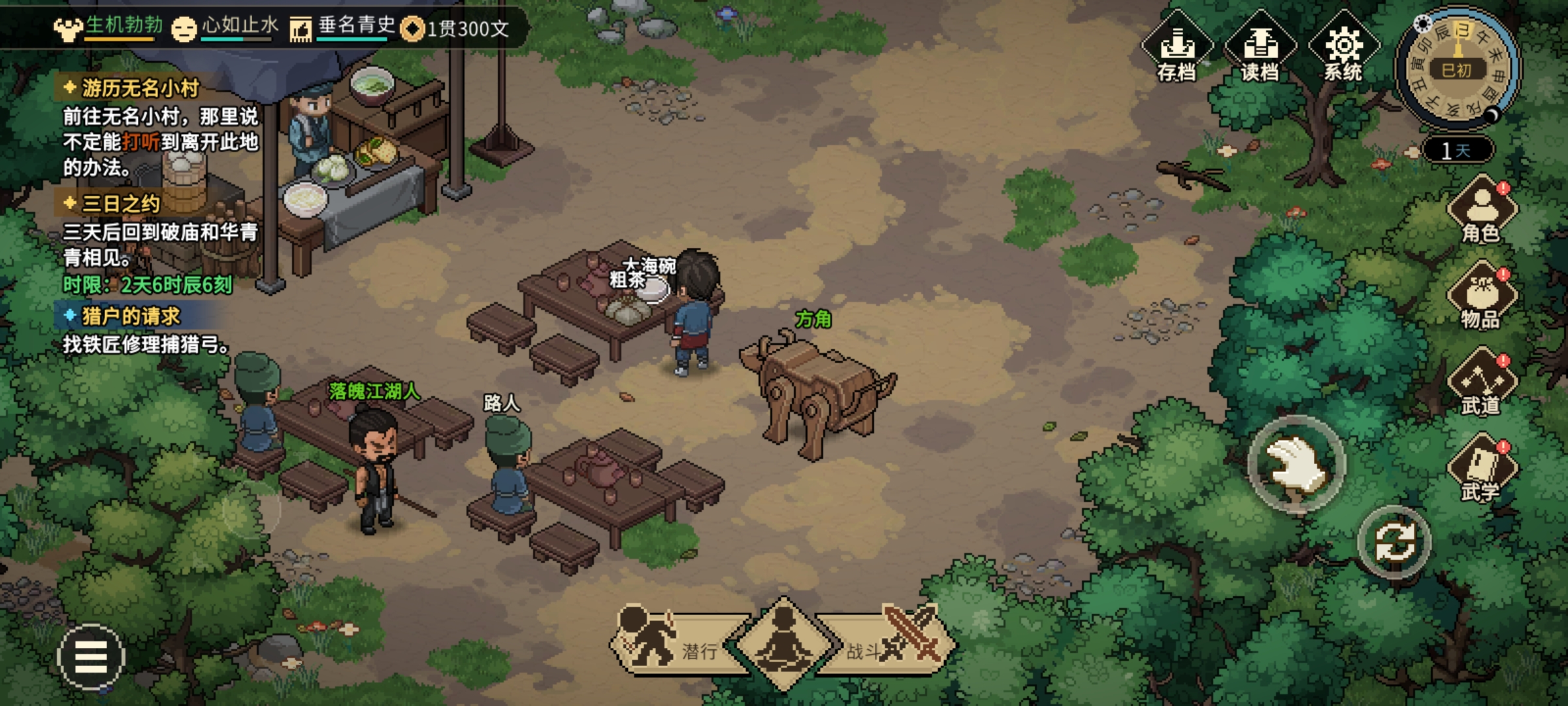Tap the green cycle arrows switch button

[x=1394, y=542]
